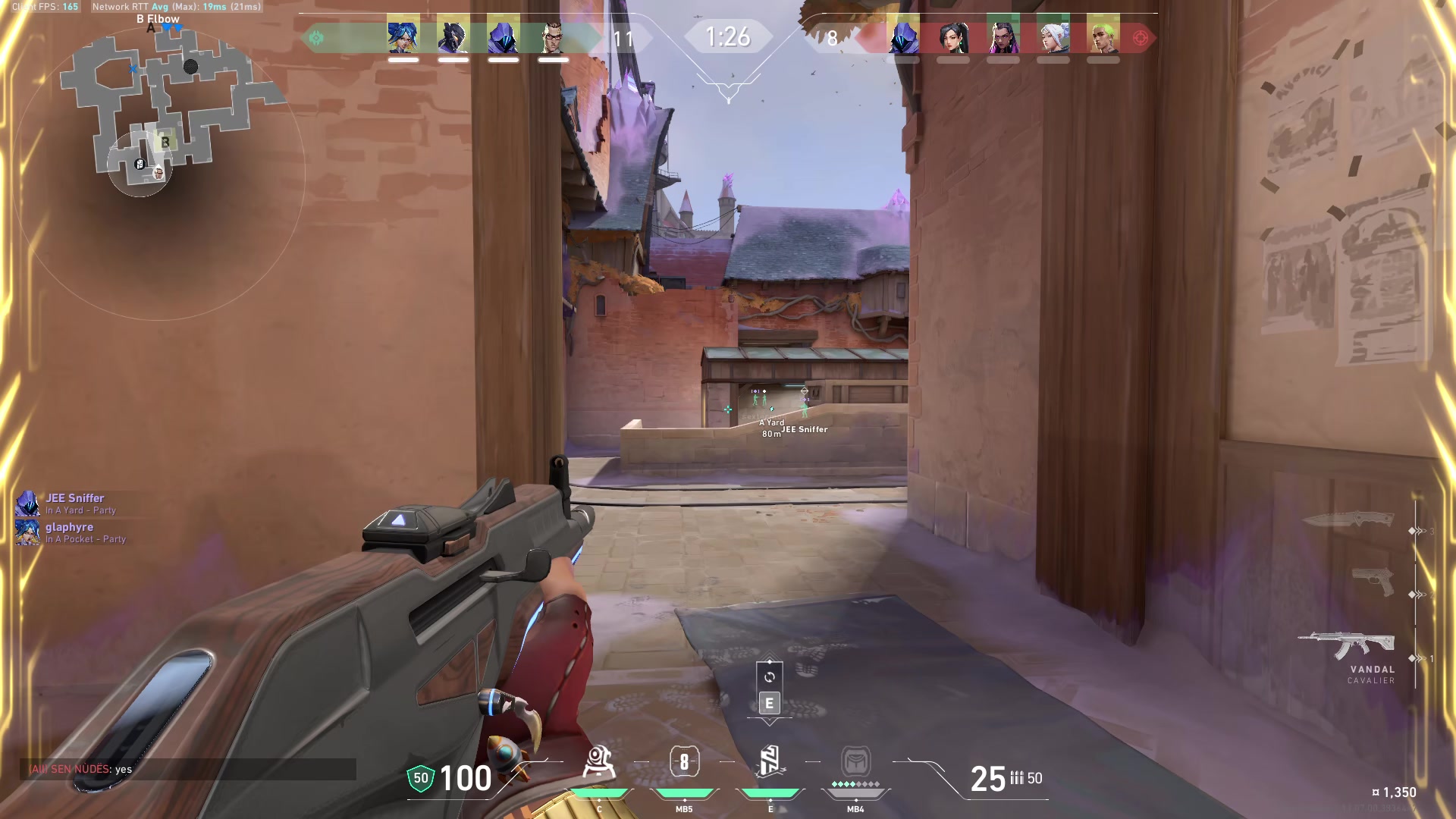Click the armor shield icon next to health
Viewport: 1456px width, 819px height.
pos(420,777)
